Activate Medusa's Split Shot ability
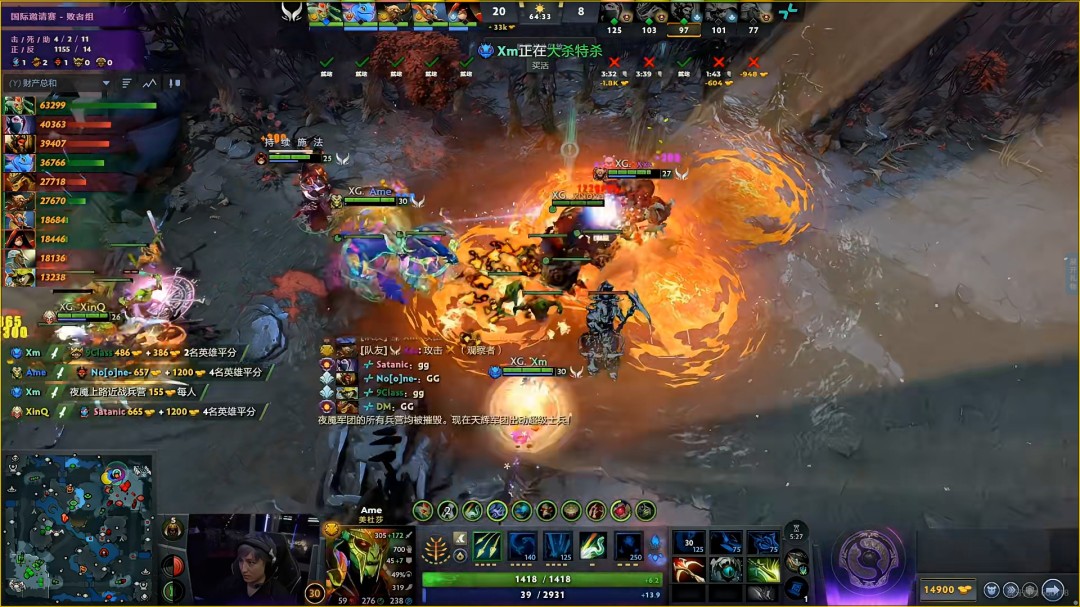This screenshot has height=607, width=1080. click(487, 546)
